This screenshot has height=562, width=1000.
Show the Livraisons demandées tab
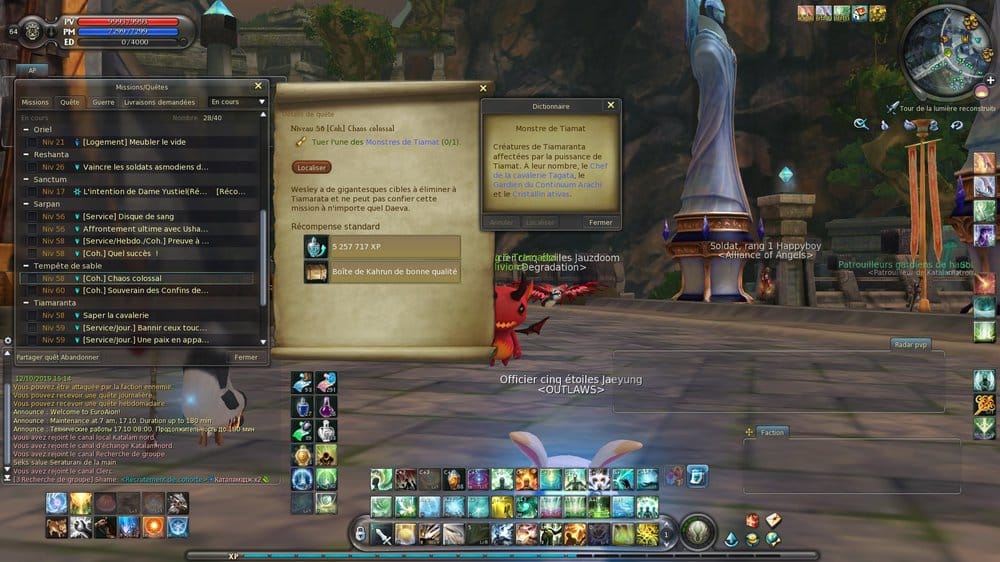[x=159, y=102]
